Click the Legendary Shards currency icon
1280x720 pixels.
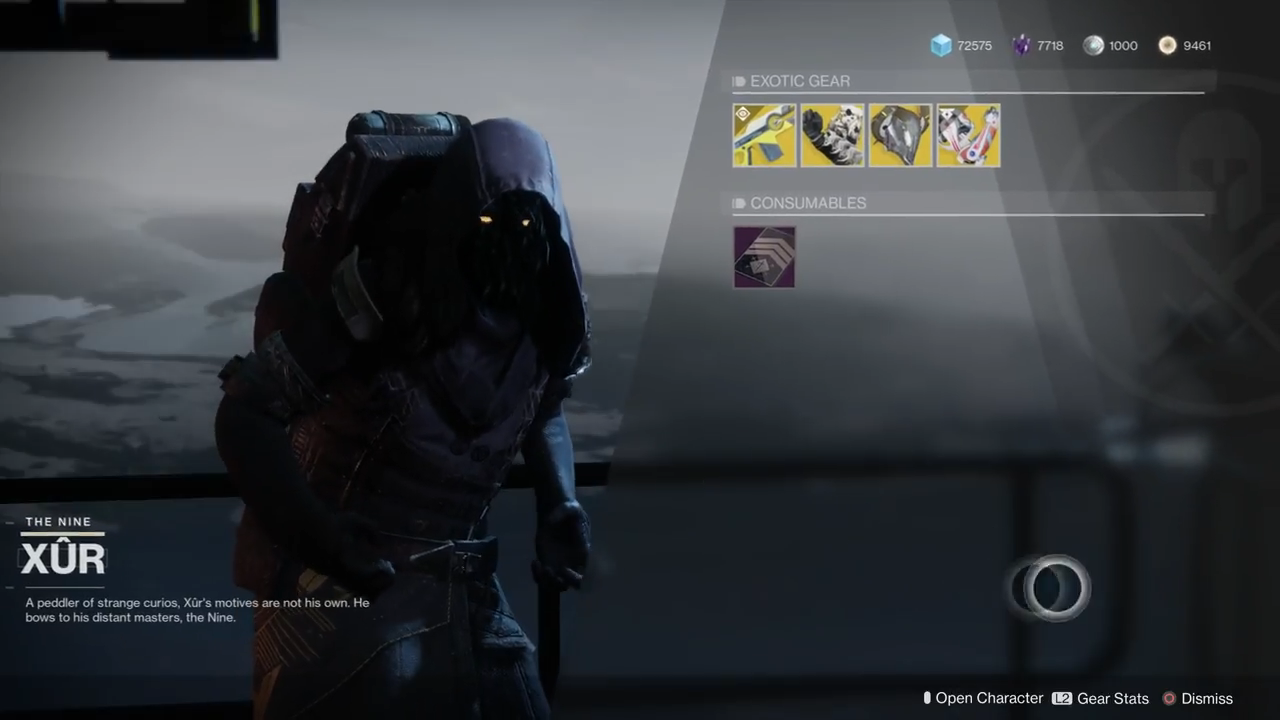(x=1021, y=45)
